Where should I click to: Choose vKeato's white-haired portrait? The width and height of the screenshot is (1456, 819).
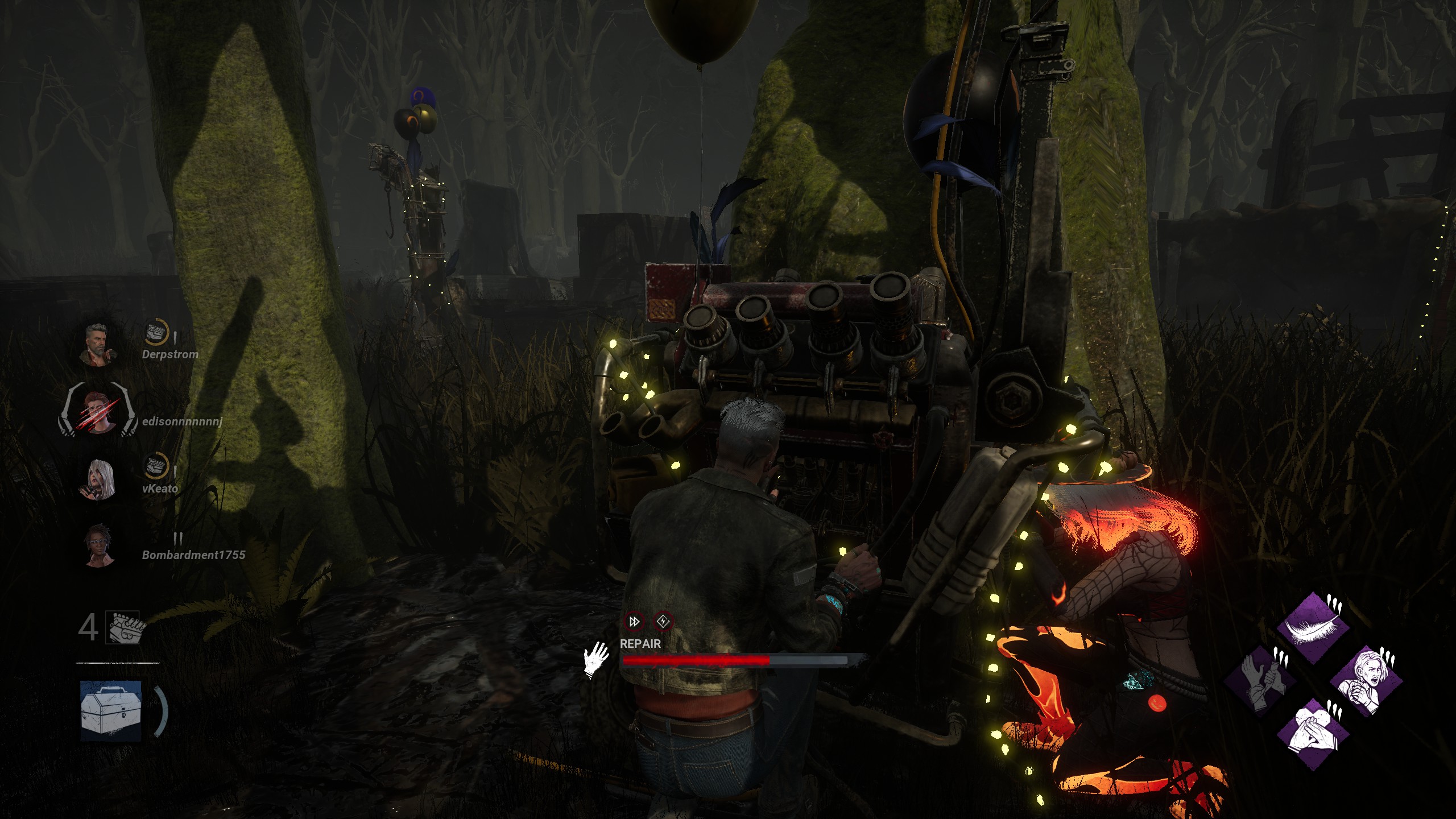click(x=99, y=478)
